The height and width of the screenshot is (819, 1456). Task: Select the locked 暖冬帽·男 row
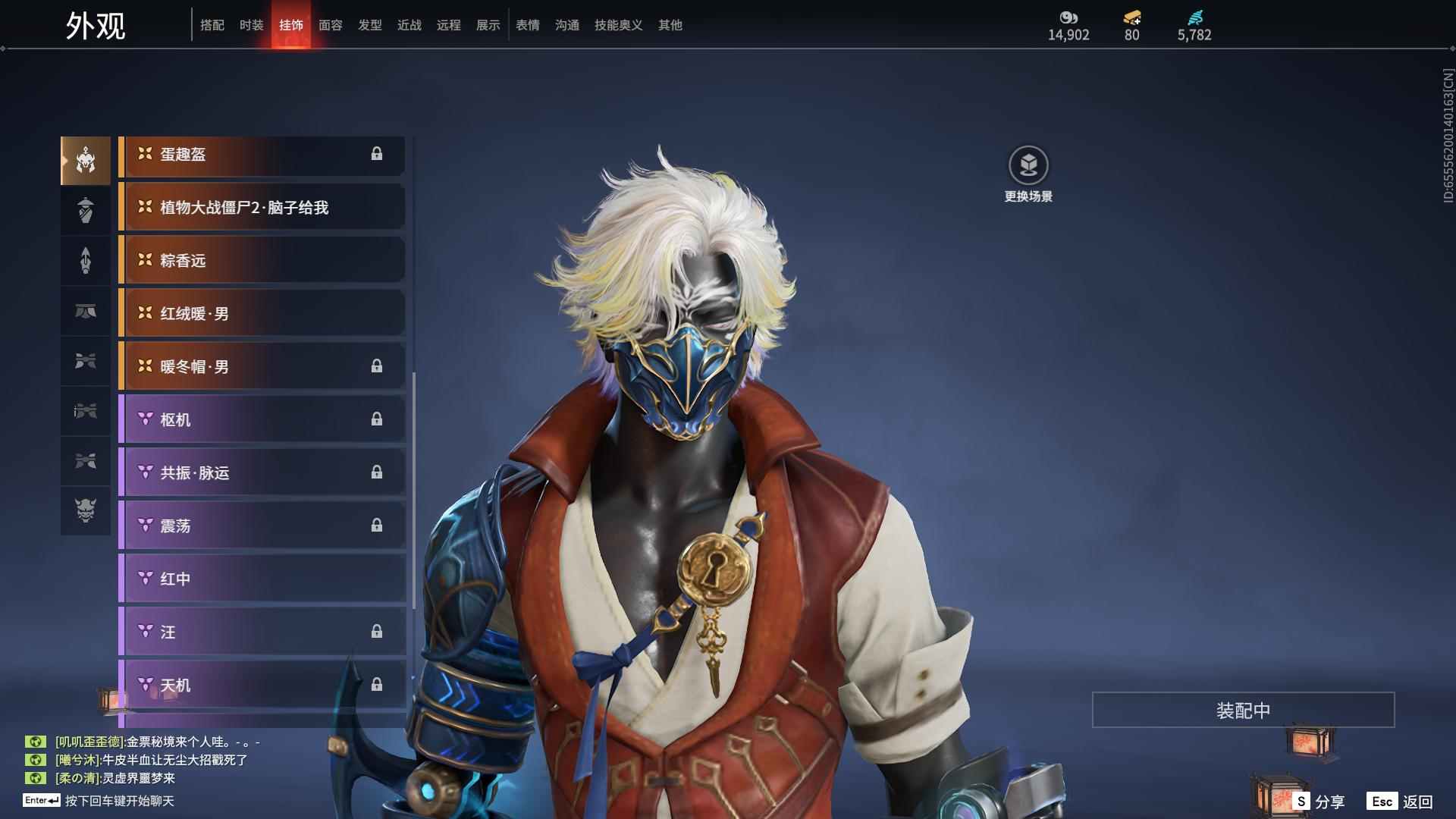(262, 367)
